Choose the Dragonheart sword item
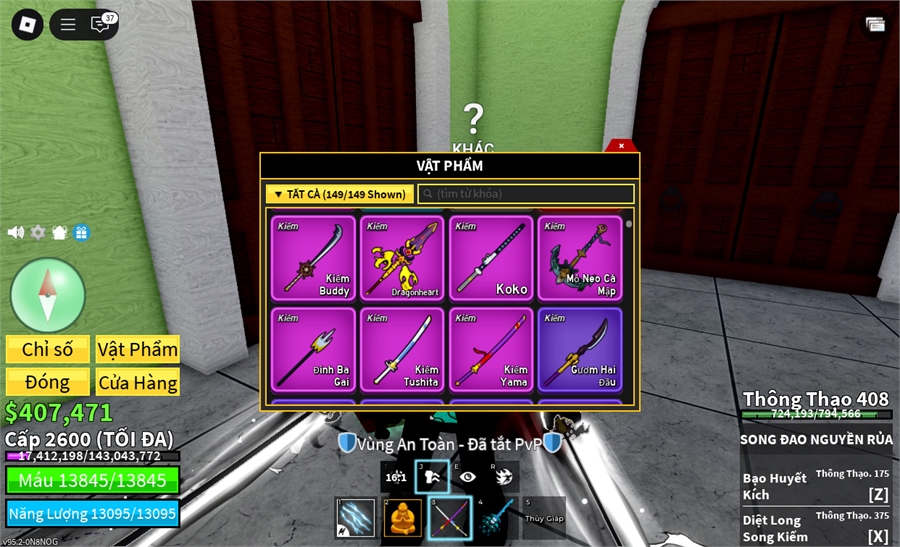Image resolution: width=900 pixels, height=547 pixels. [402, 258]
